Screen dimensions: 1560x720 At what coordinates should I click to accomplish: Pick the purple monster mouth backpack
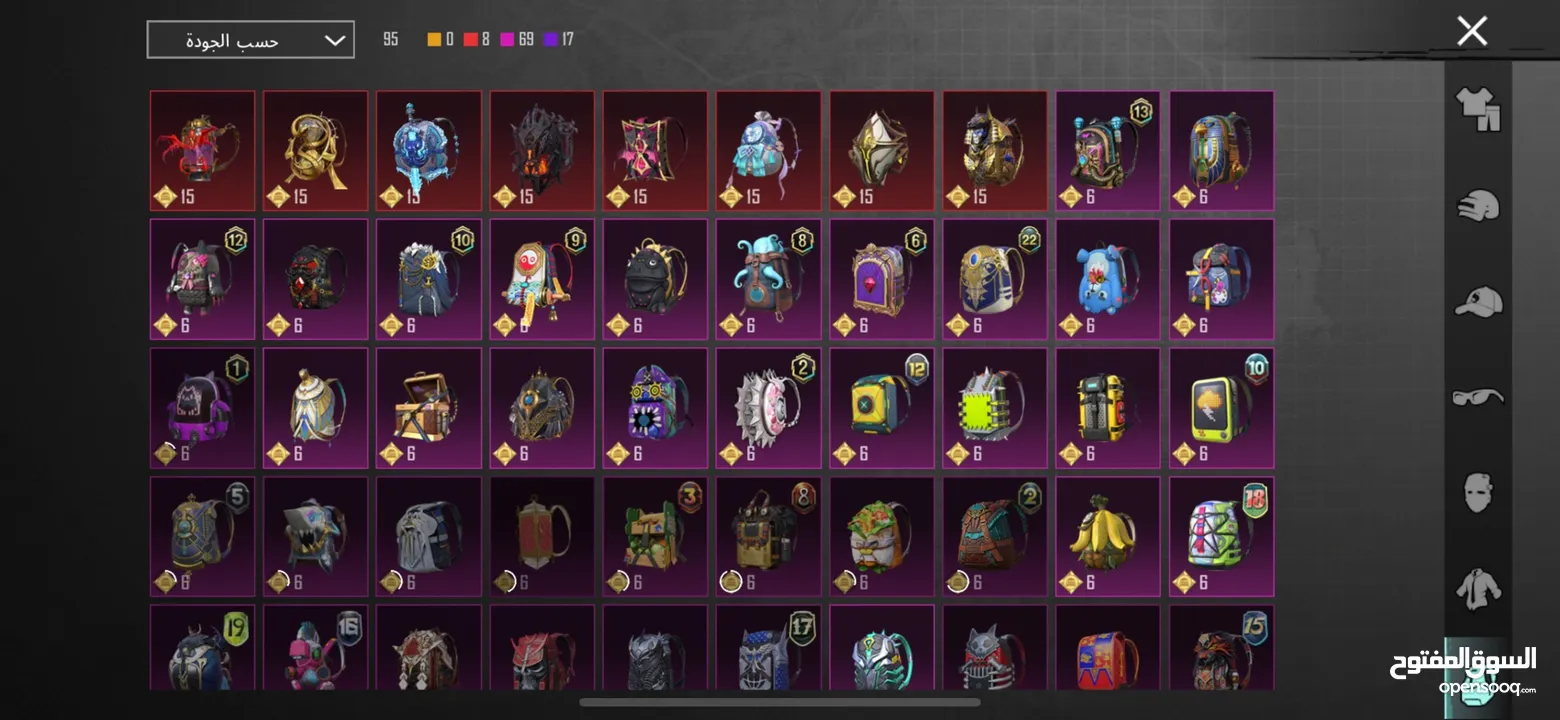click(655, 407)
